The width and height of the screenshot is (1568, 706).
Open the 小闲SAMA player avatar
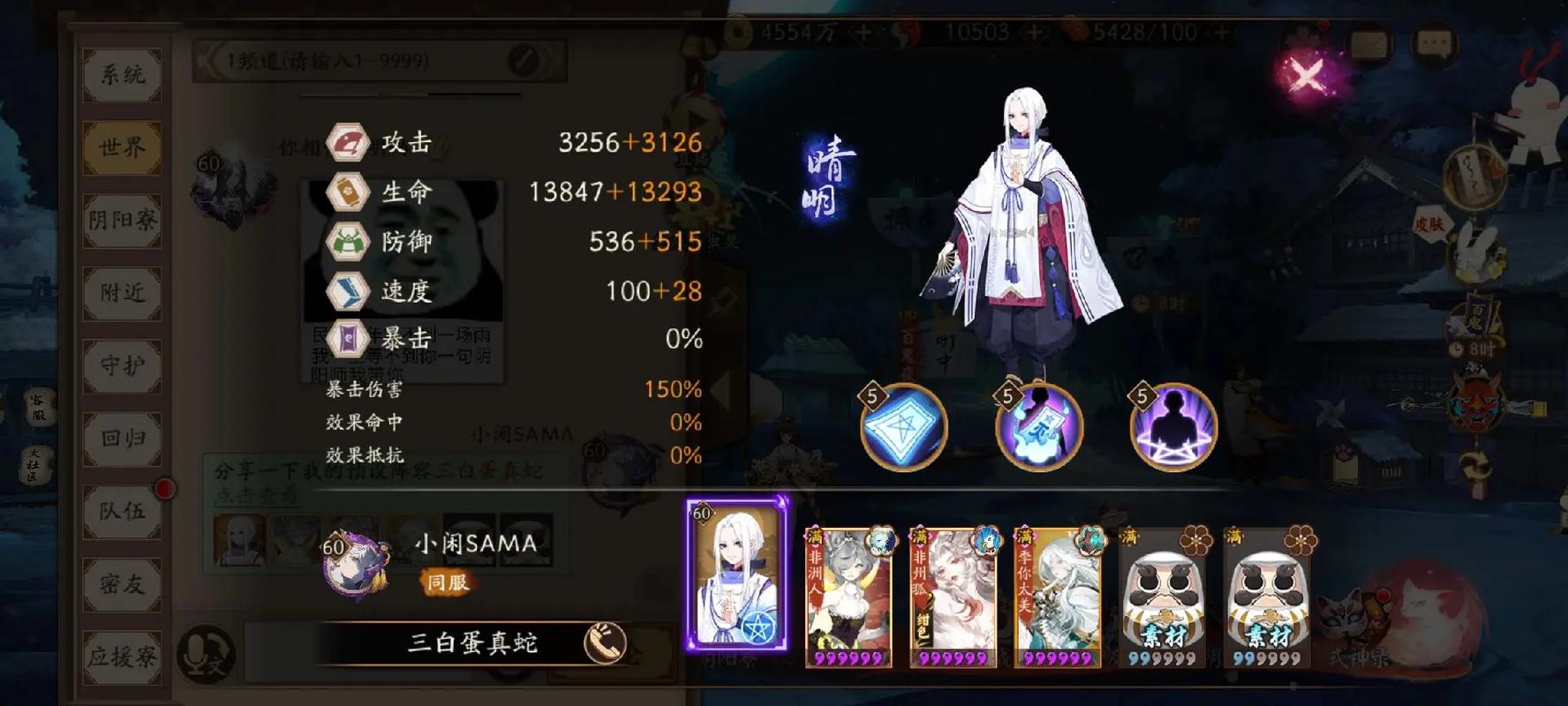(355, 567)
